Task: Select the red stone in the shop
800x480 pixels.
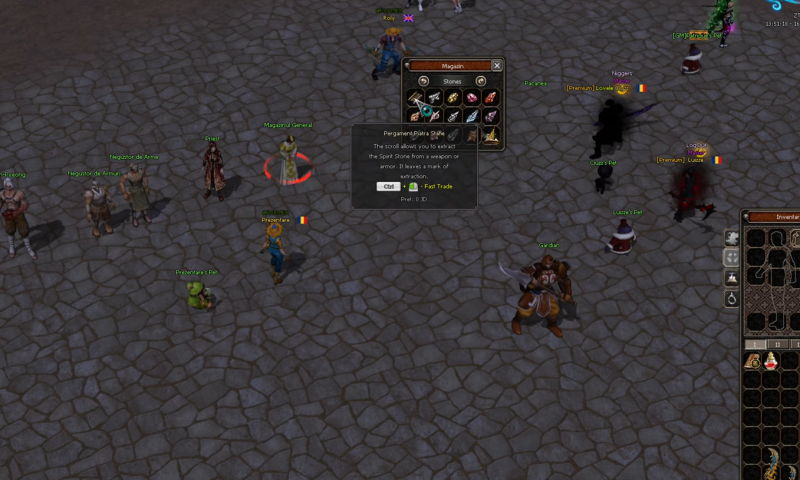Action: 490,98
